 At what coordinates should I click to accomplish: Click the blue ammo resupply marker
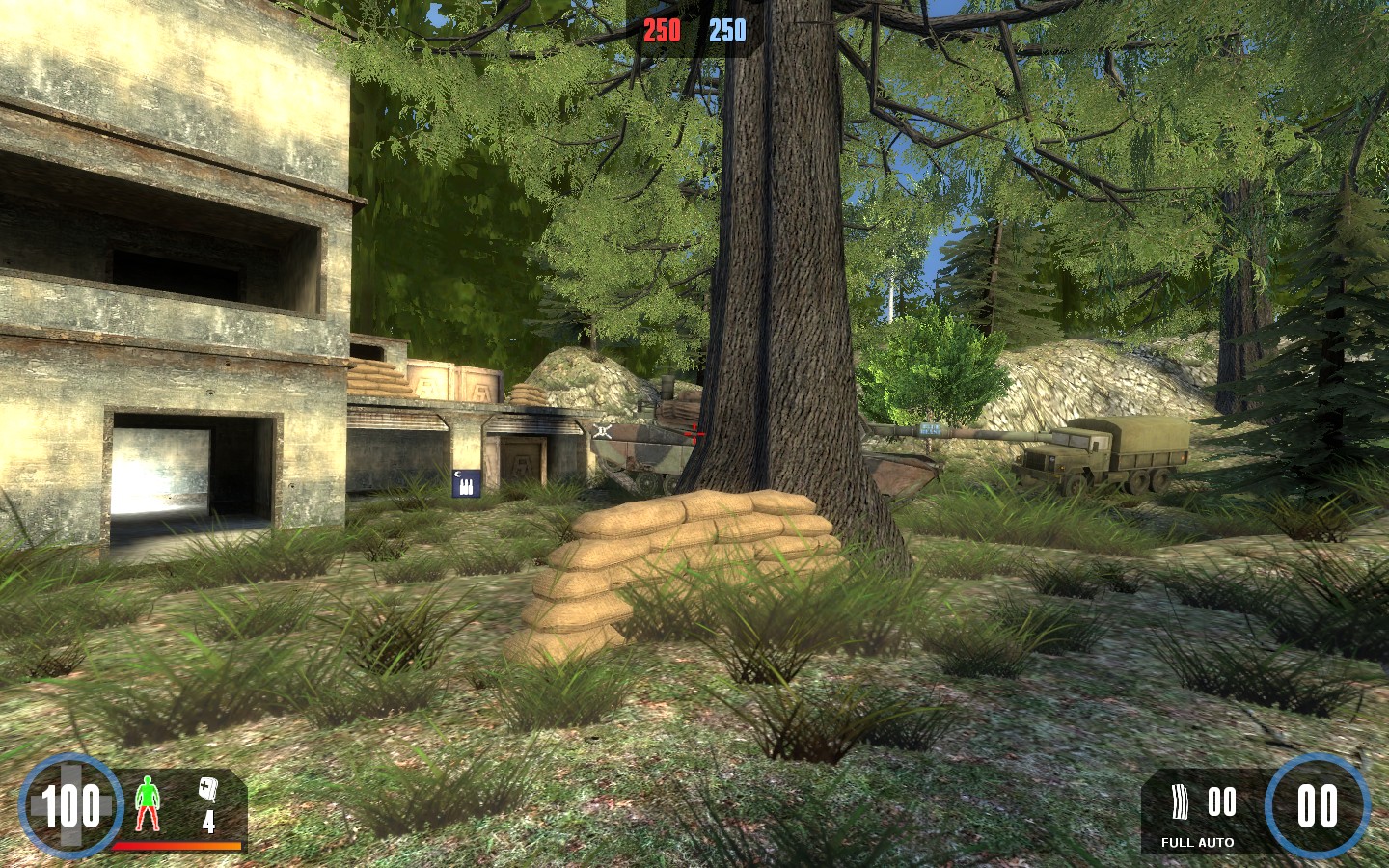coord(466,482)
